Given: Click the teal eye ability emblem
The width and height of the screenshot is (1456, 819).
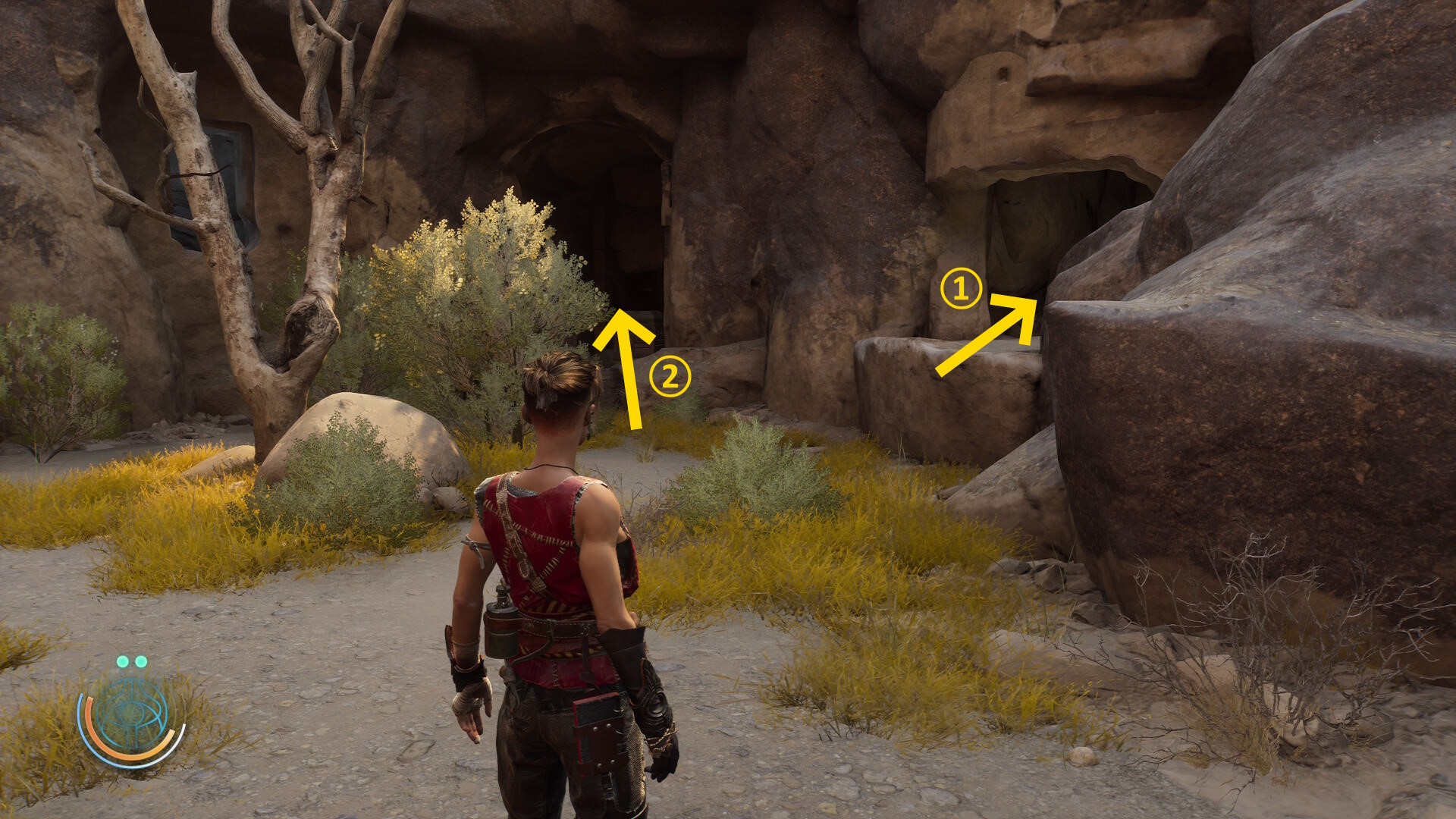Looking at the screenshot, I should pos(132,715).
